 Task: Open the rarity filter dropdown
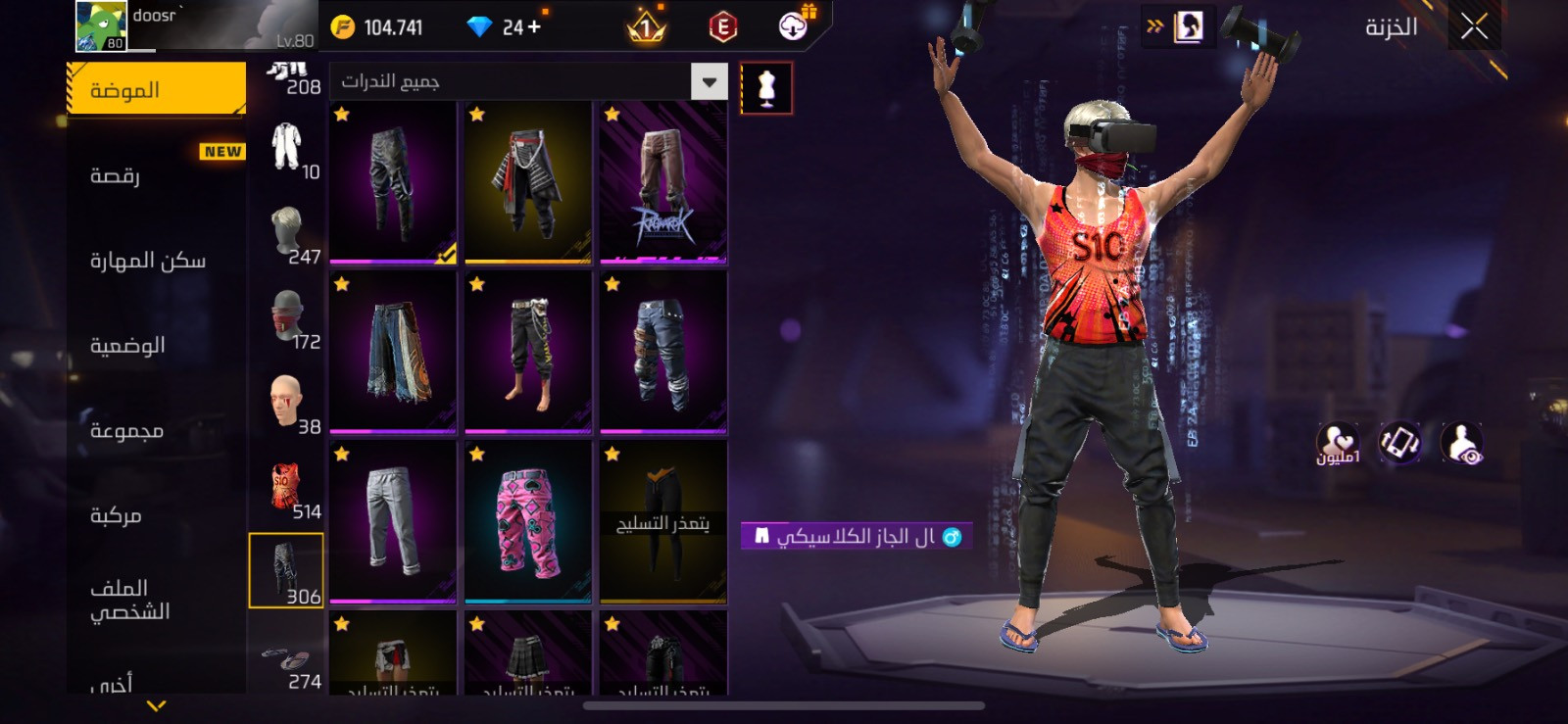coord(709,81)
